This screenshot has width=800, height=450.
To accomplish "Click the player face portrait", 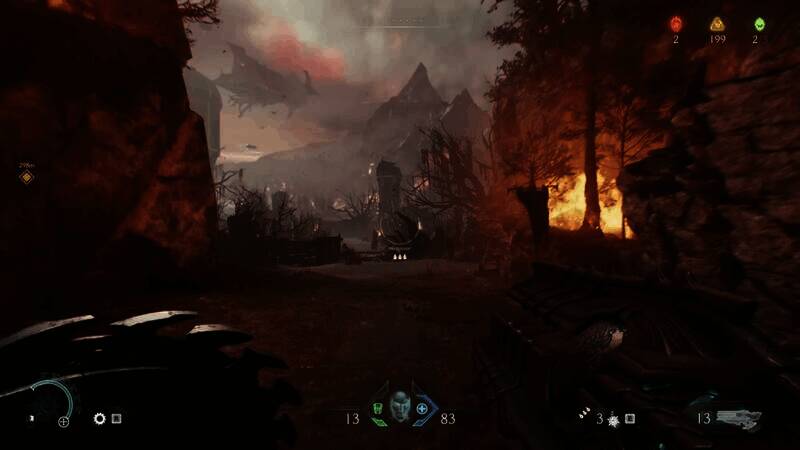I will click(x=400, y=406).
